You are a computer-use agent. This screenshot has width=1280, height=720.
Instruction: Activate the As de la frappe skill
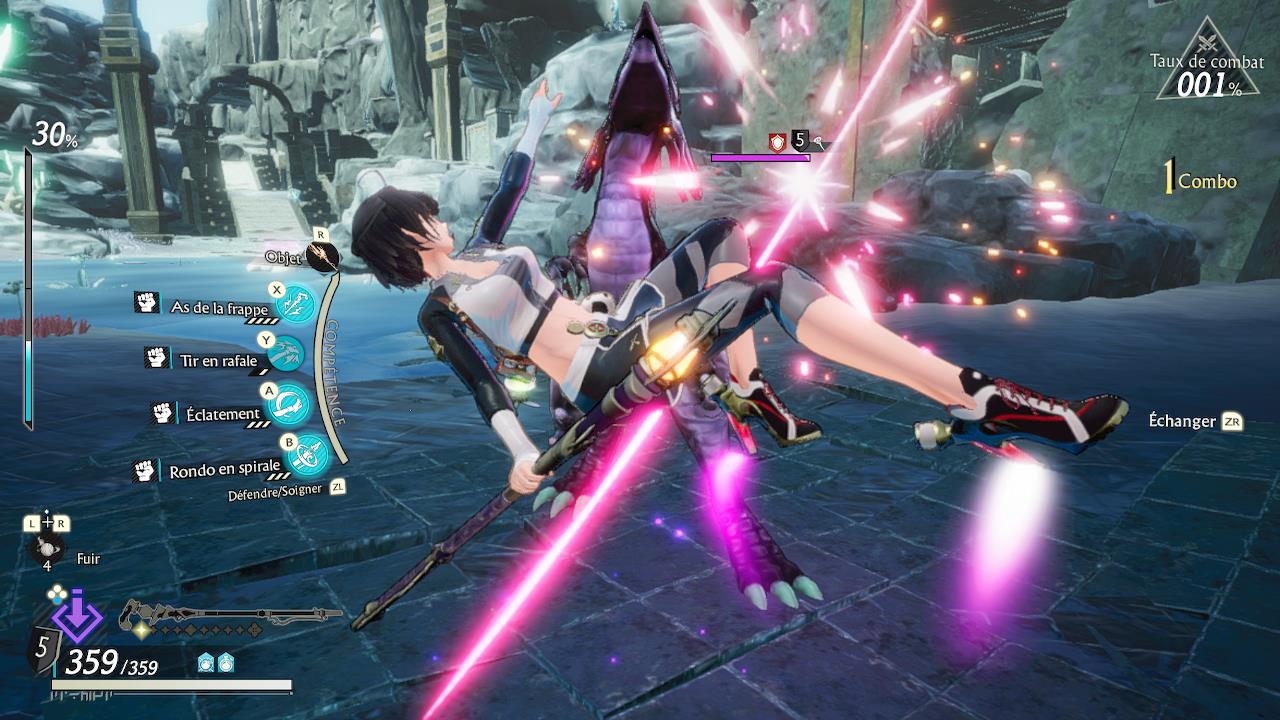[296, 307]
